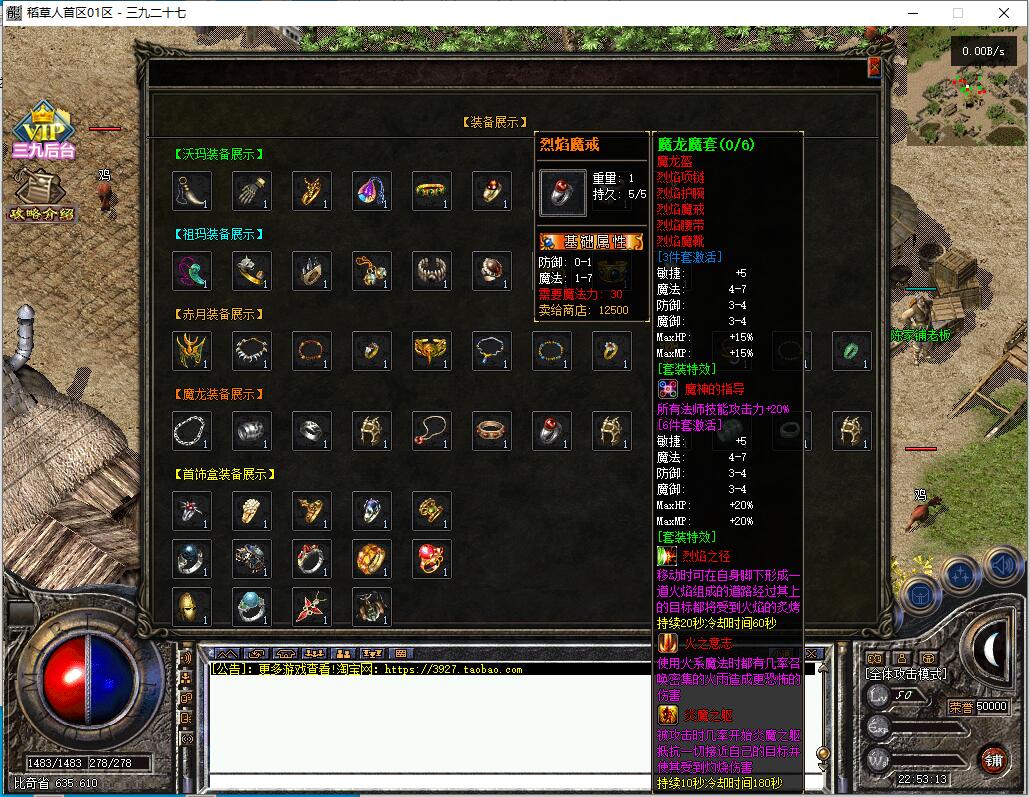Select the red orb ring in jewelry box section
Image resolution: width=1030 pixels, height=797 pixels.
(x=431, y=559)
